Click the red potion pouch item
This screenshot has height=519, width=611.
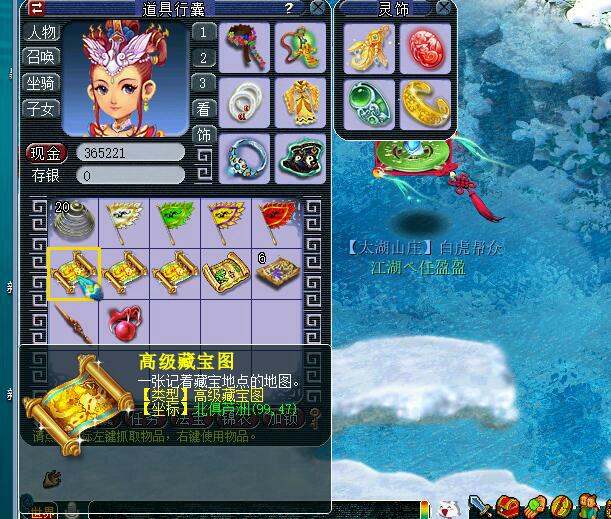point(124,323)
